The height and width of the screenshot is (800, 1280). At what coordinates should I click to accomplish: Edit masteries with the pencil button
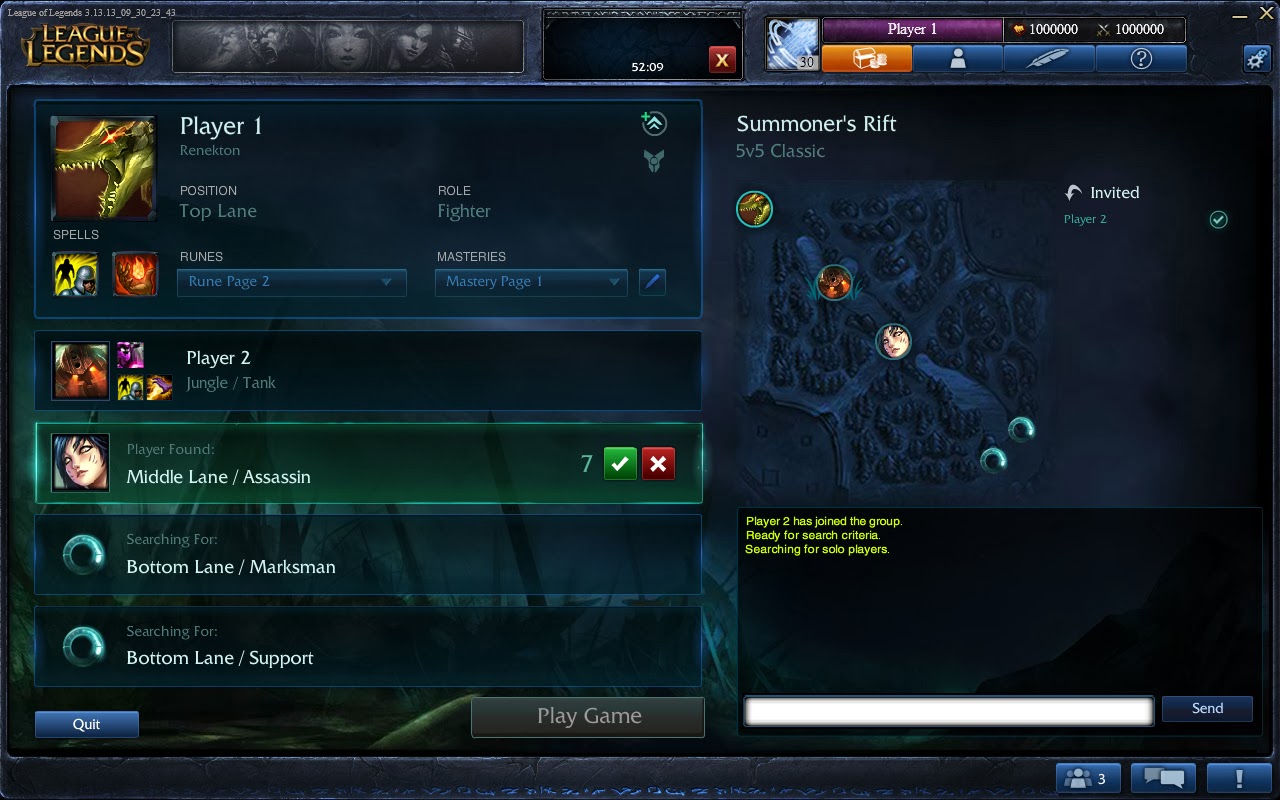point(652,282)
